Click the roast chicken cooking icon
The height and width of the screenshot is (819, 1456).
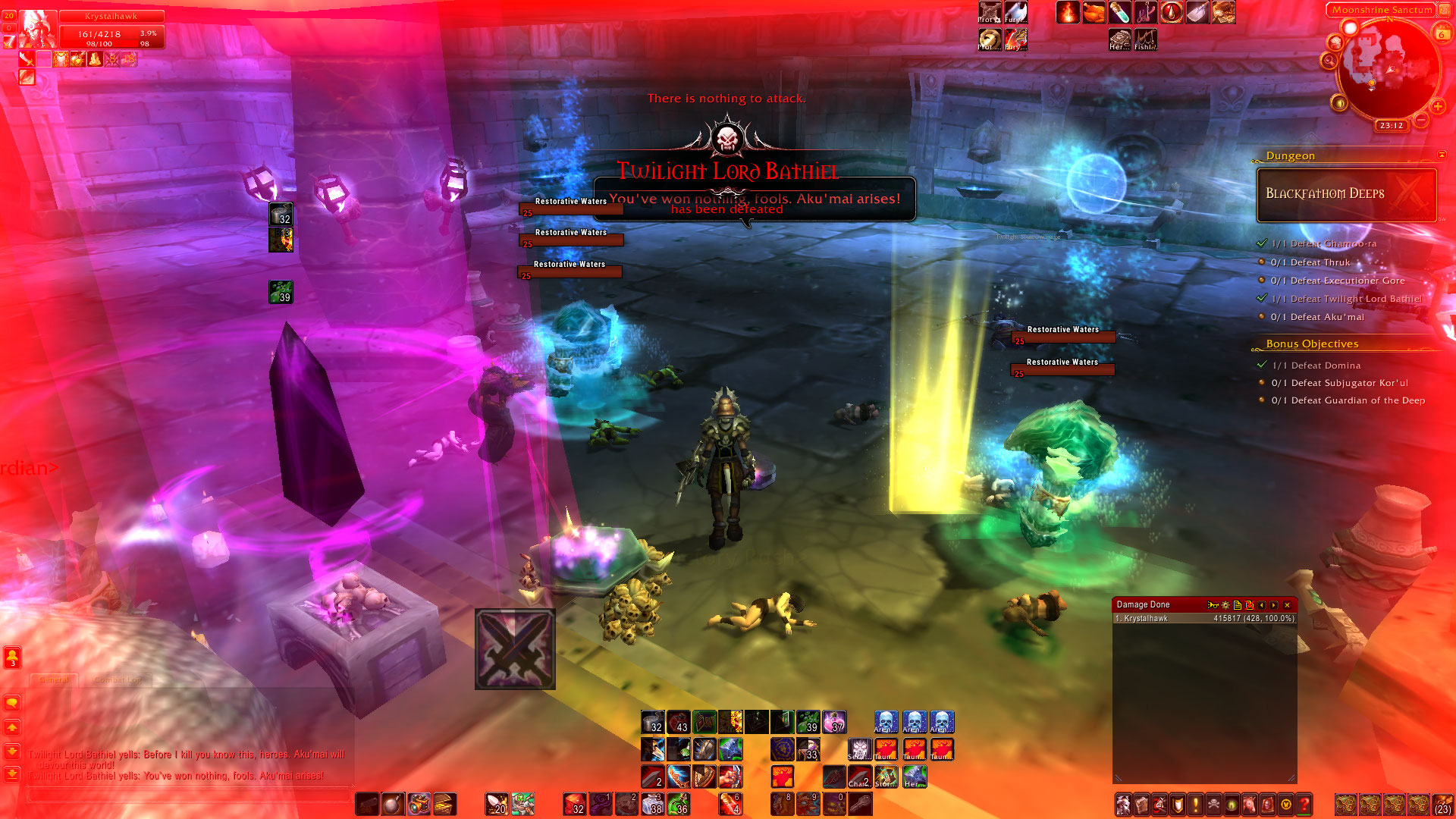pos(1094,13)
